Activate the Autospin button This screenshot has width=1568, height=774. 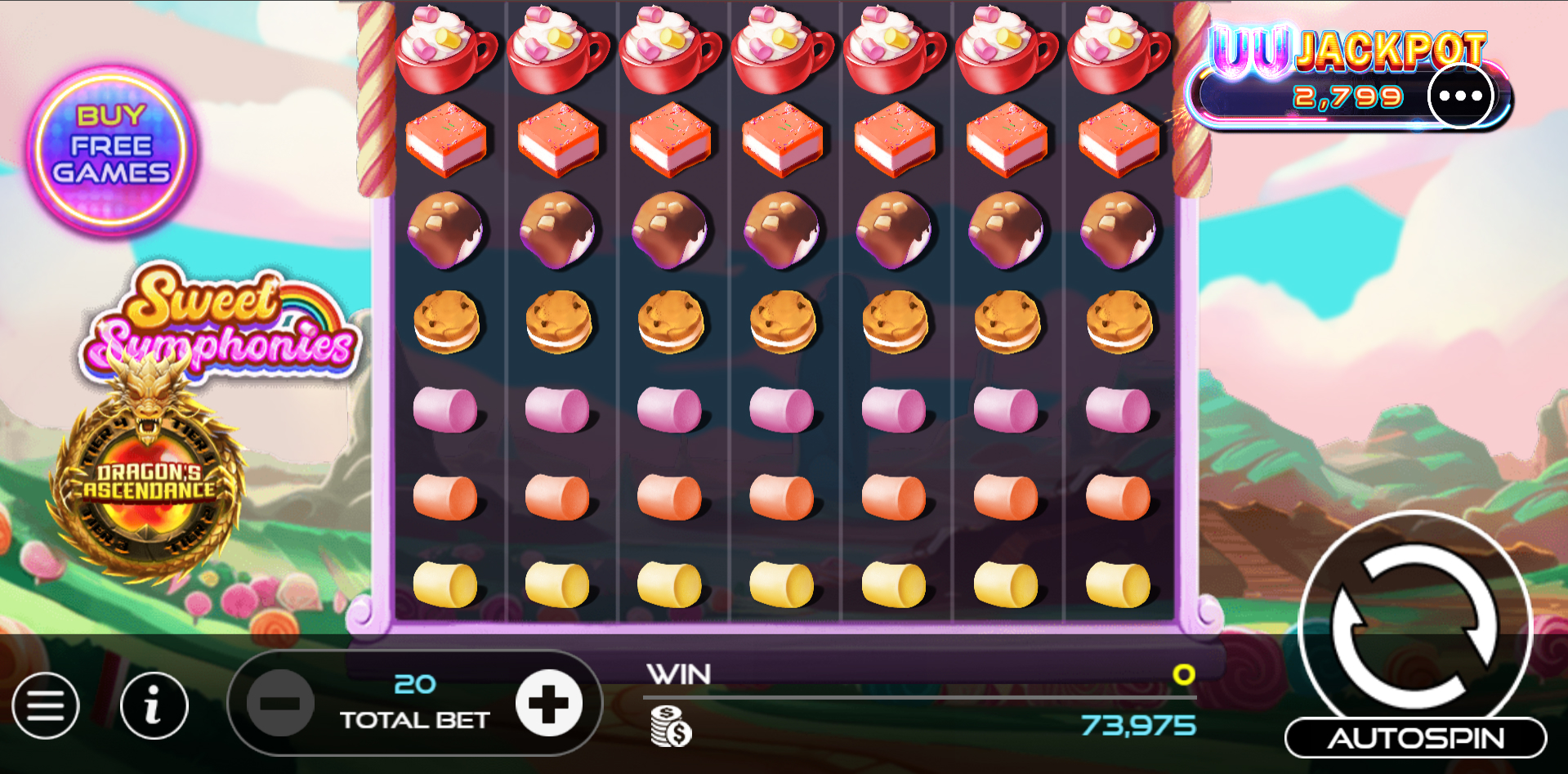1415,738
